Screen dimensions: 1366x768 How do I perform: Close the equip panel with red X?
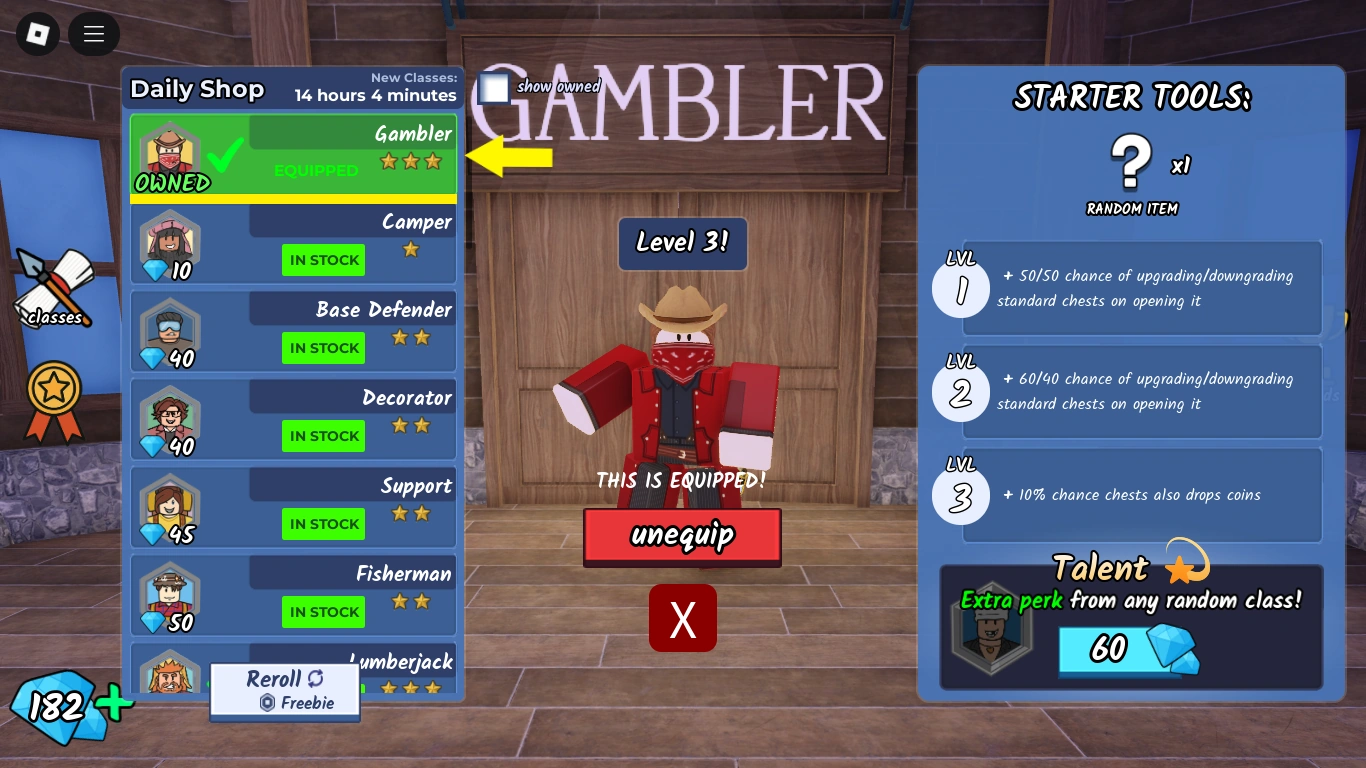683,619
